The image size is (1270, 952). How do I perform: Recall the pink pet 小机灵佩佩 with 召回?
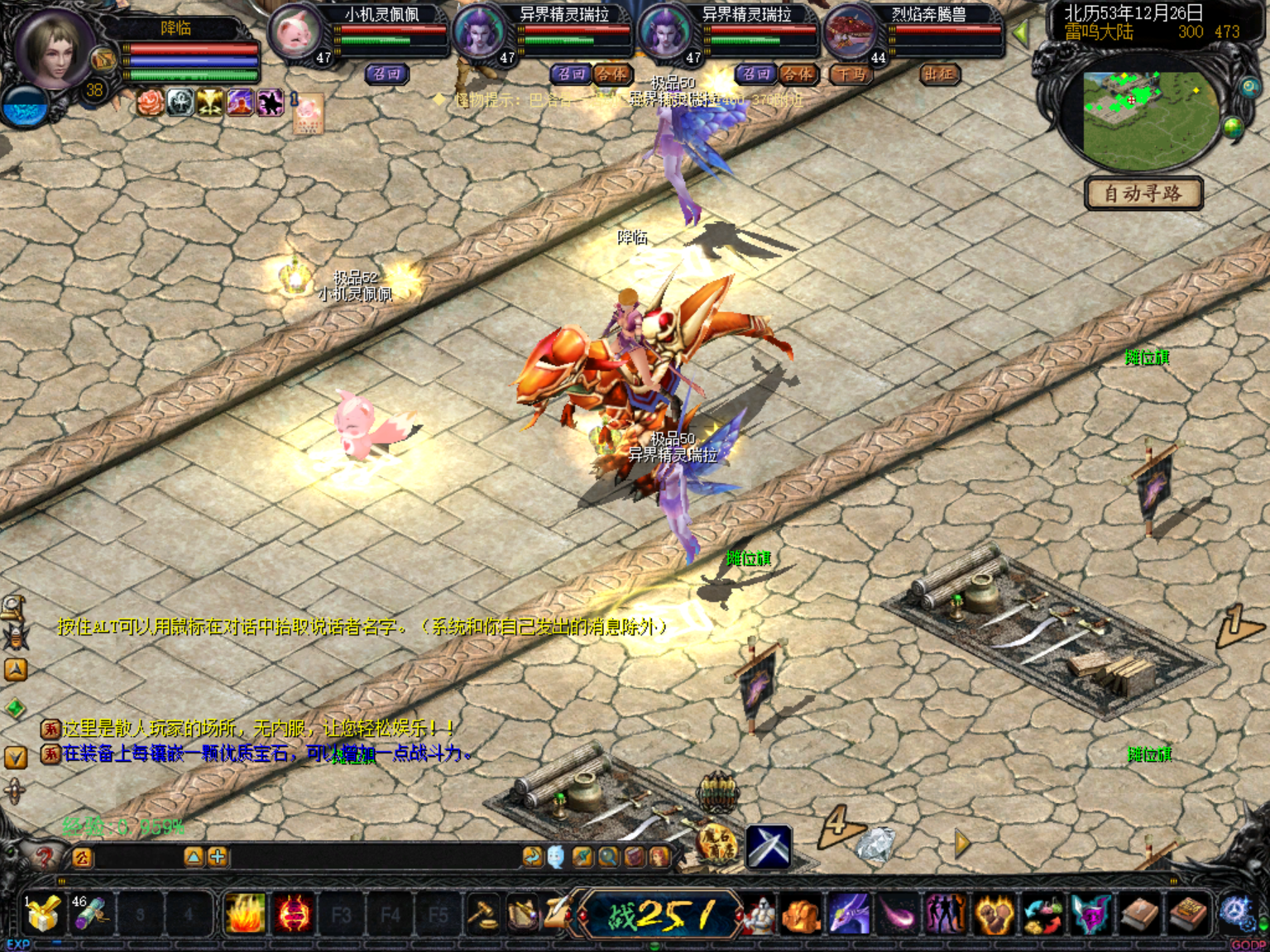[386, 74]
